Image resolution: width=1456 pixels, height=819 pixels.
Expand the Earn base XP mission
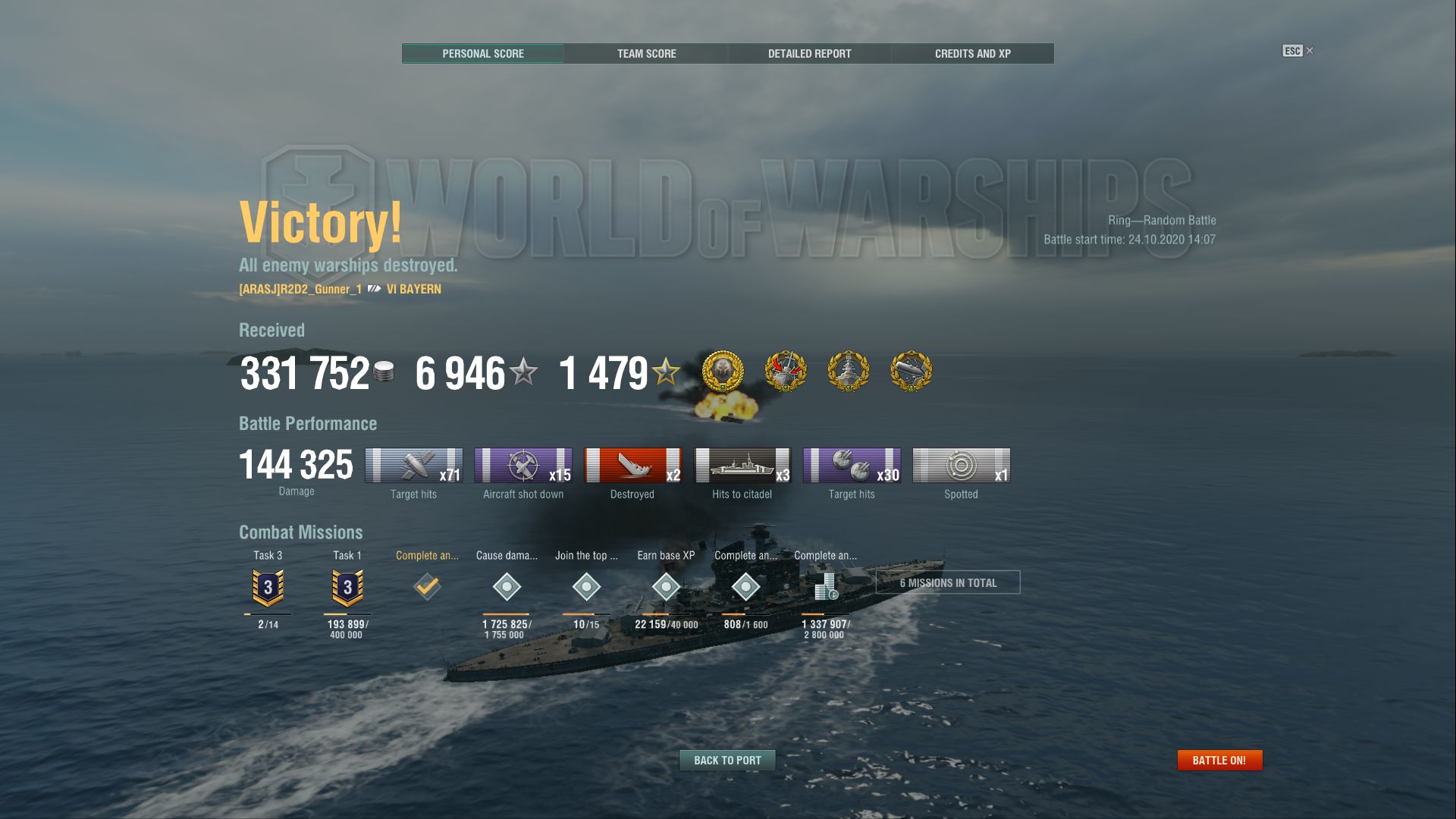tap(666, 588)
